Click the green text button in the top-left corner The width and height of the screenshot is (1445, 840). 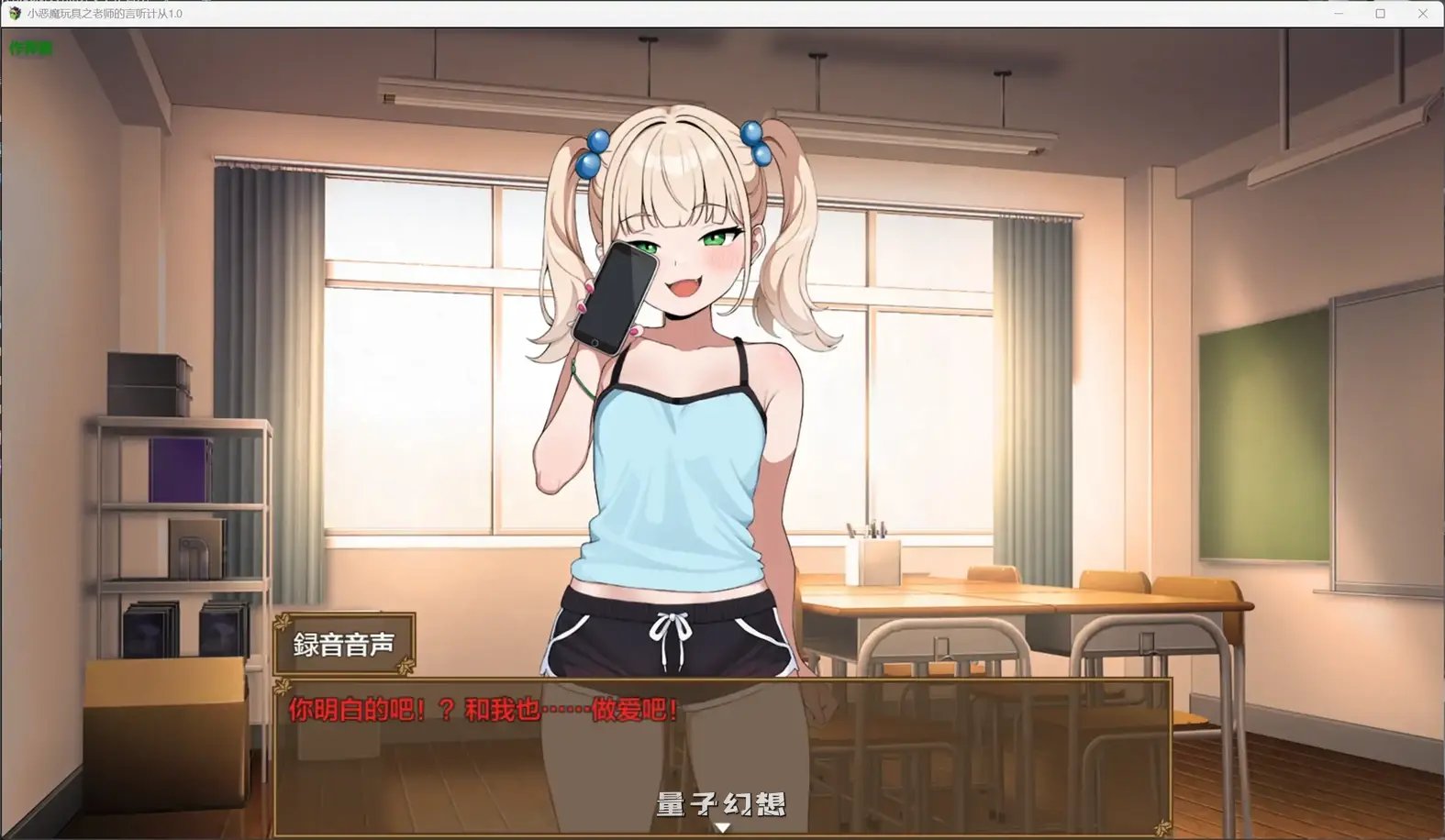click(x=30, y=48)
